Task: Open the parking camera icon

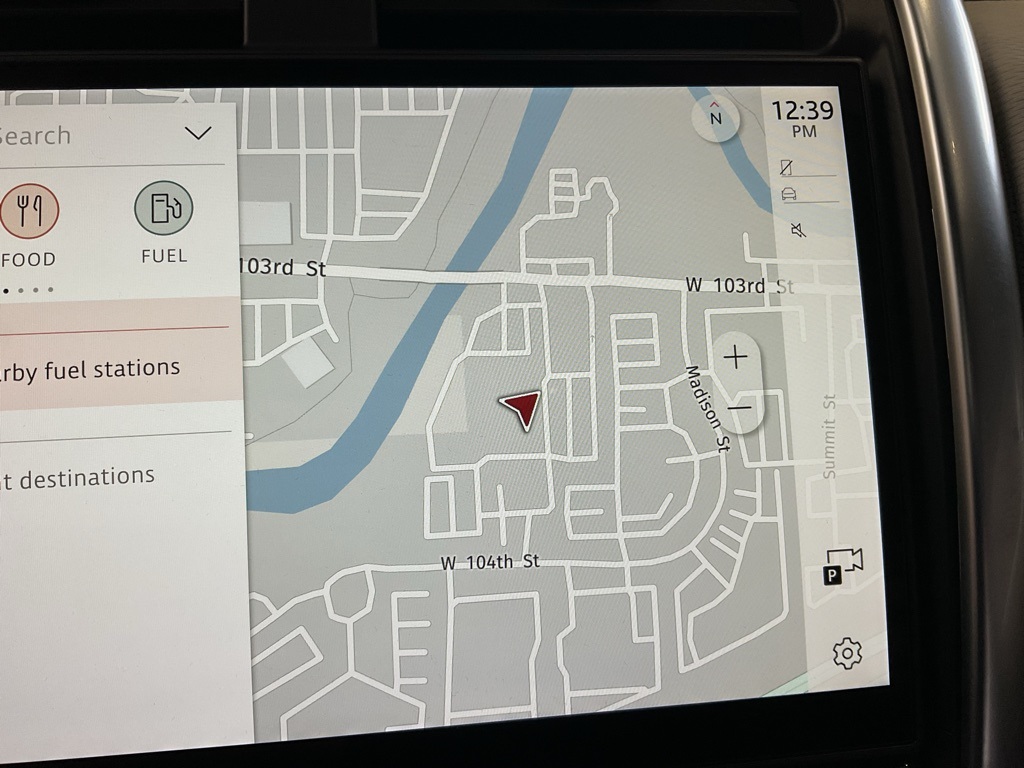Action: coord(842,566)
